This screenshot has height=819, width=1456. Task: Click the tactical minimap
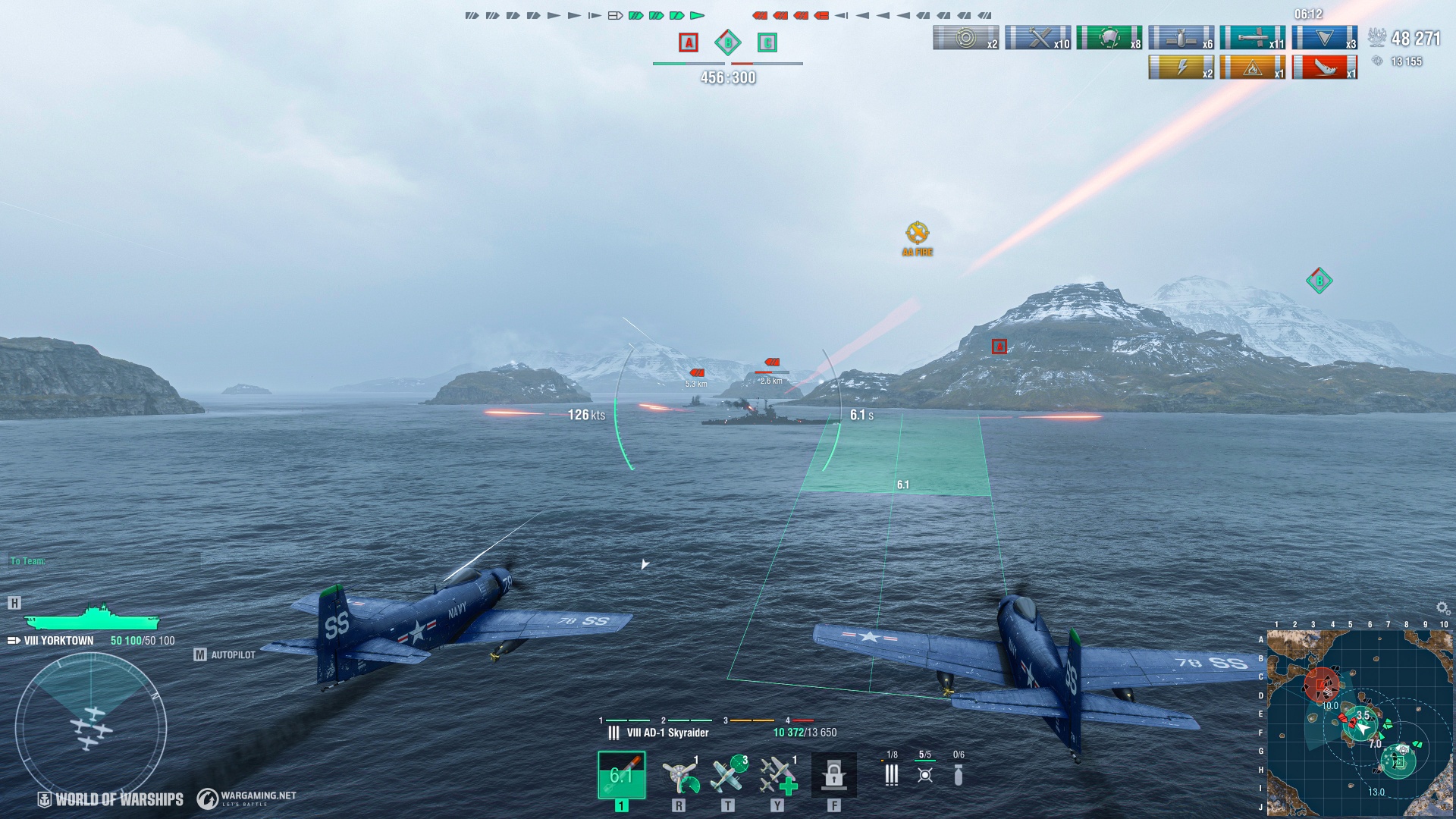pyautogui.click(x=1359, y=722)
